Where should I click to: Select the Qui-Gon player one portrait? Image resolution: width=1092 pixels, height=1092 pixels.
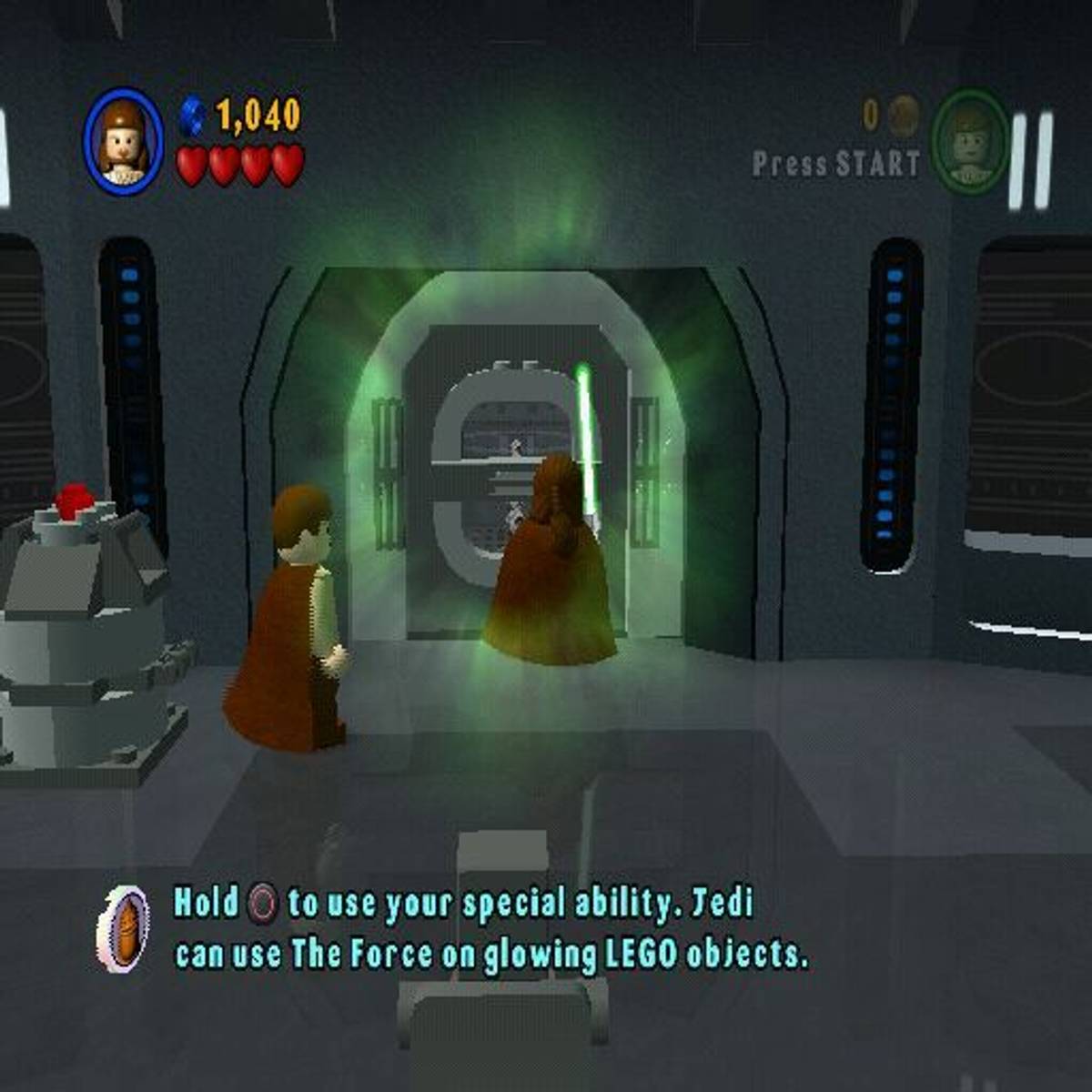point(124,141)
